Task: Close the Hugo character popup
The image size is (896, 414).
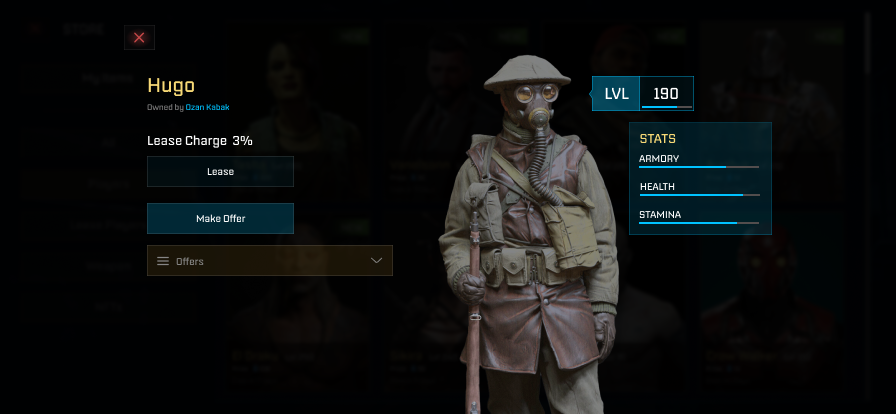Action: [x=139, y=38]
